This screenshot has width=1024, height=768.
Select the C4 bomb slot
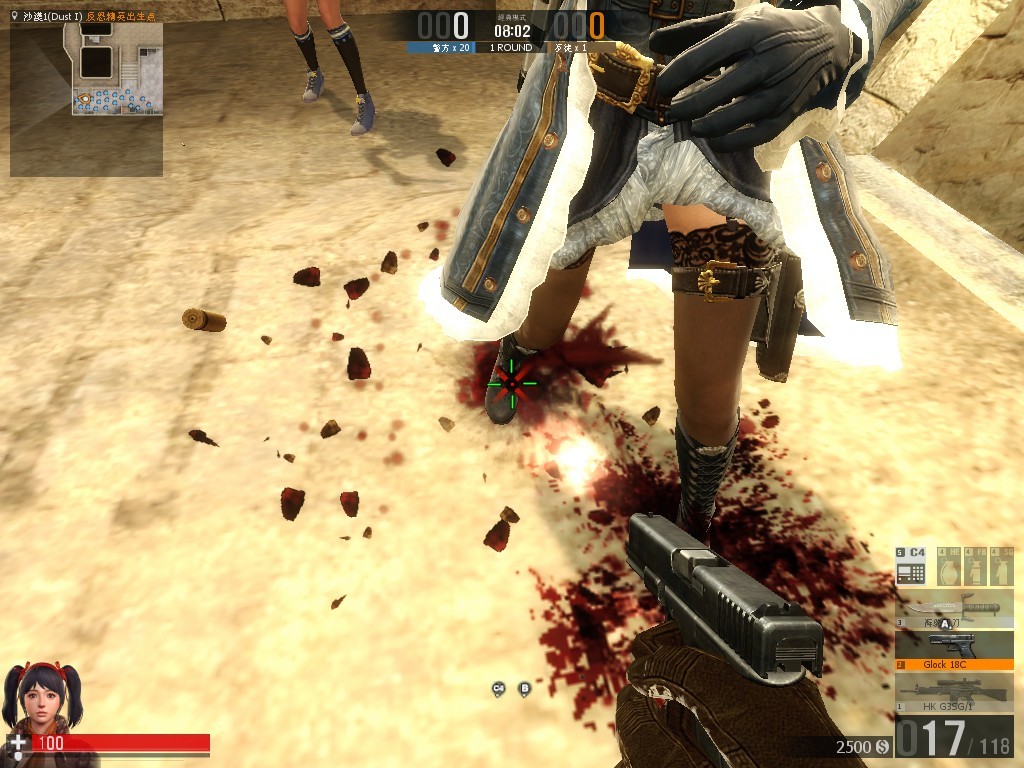911,567
